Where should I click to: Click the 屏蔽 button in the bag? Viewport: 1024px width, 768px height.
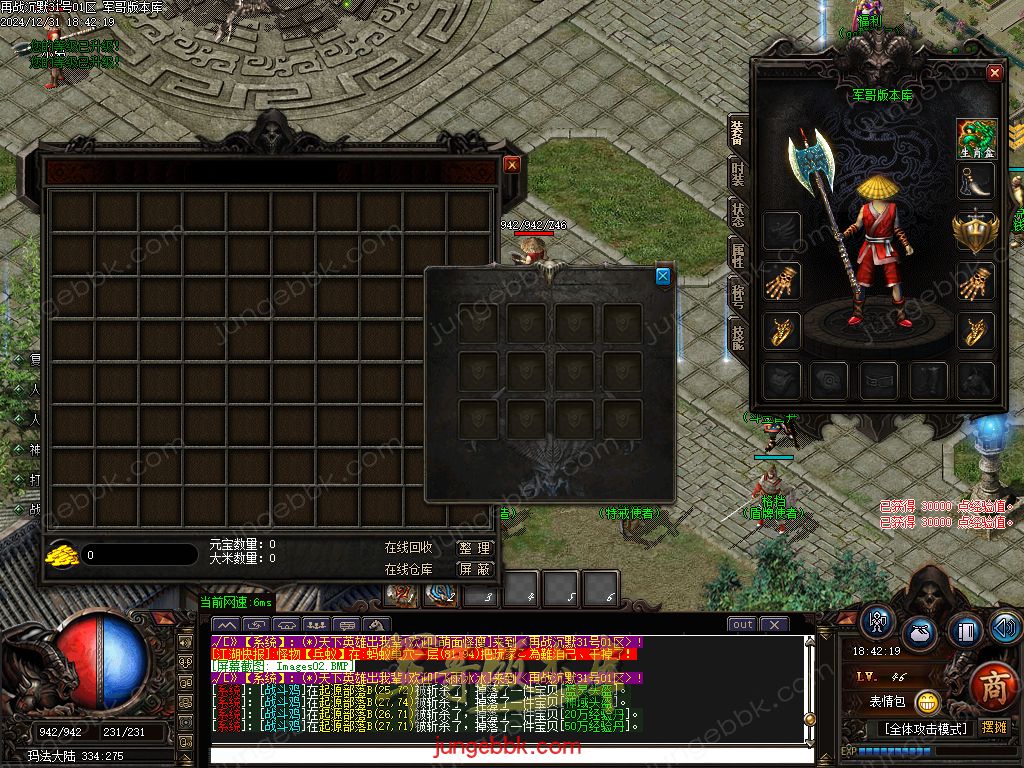coord(475,569)
